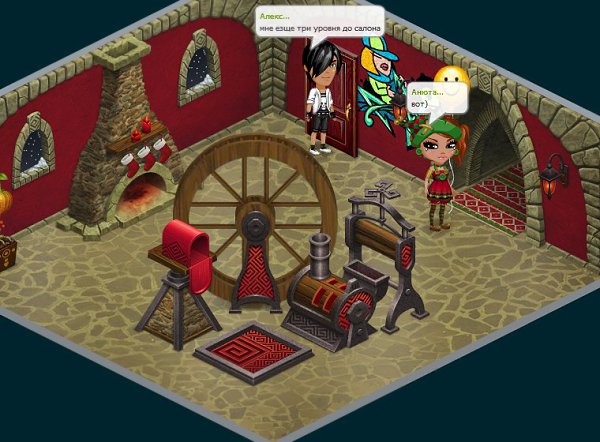Click the Алекс name in the chat bubble
The height and width of the screenshot is (442, 600).
[275, 17]
